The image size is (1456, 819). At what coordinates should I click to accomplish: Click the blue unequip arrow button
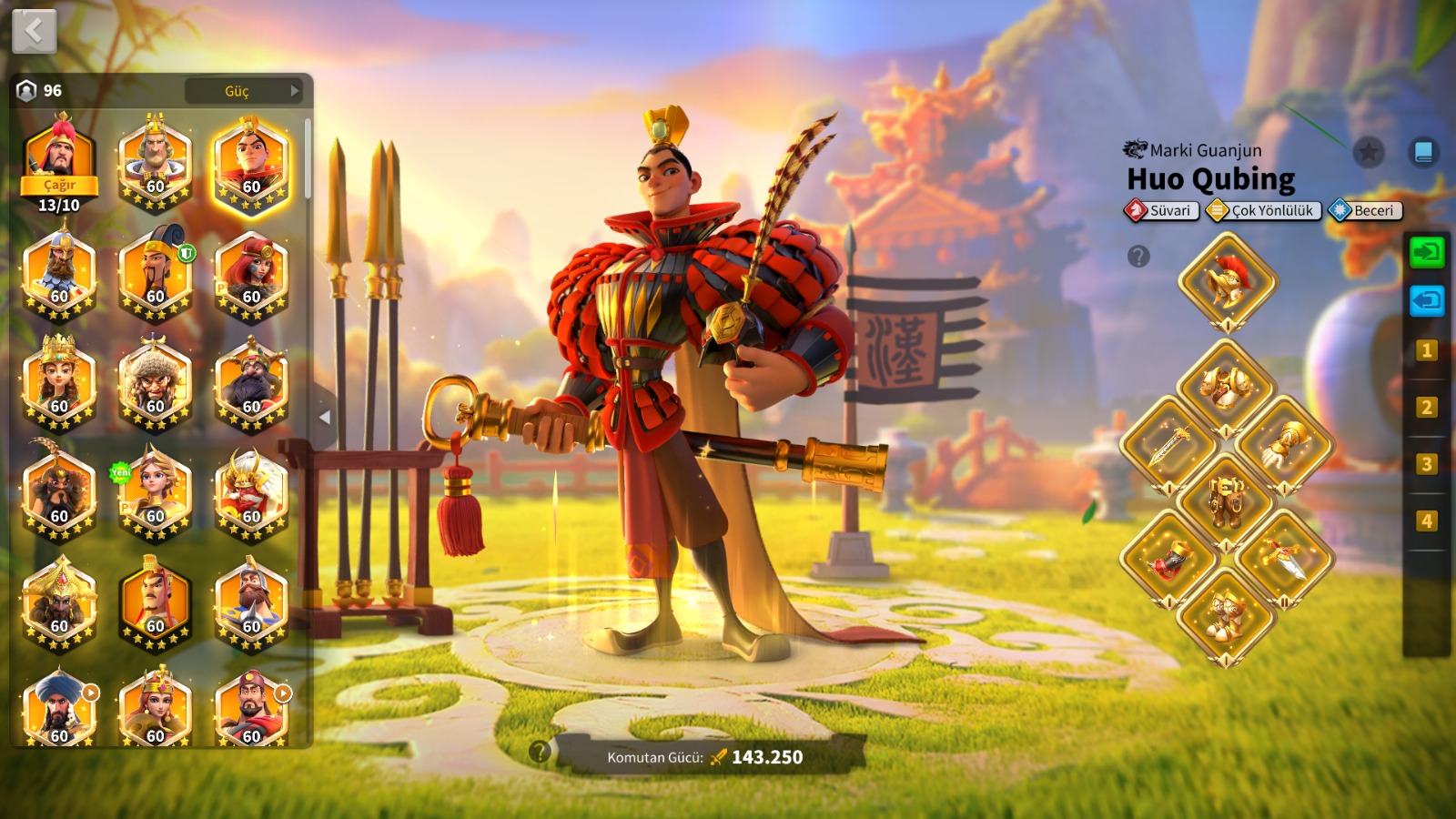(1426, 300)
